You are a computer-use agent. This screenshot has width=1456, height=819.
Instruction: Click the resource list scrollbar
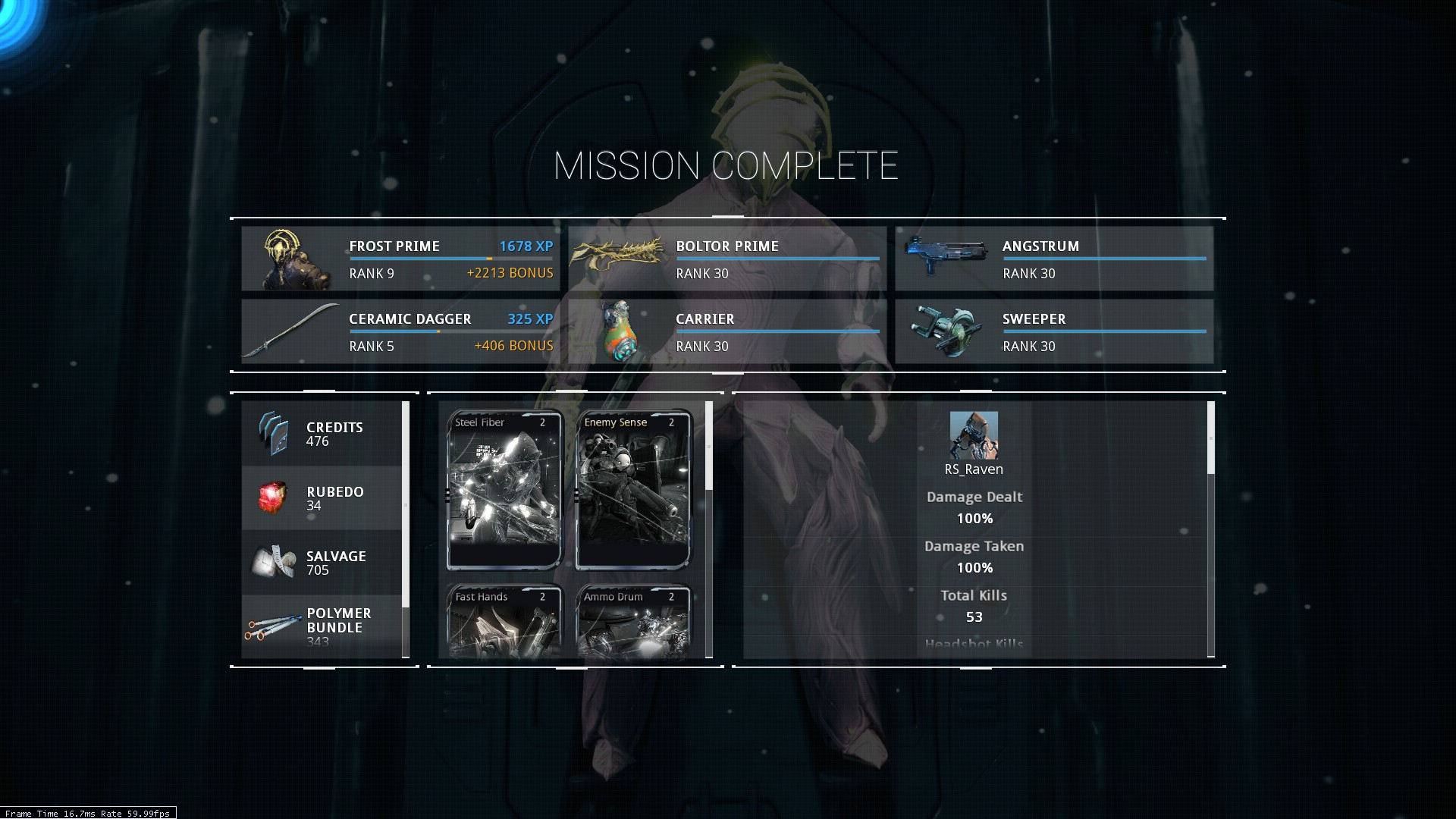point(406,504)
